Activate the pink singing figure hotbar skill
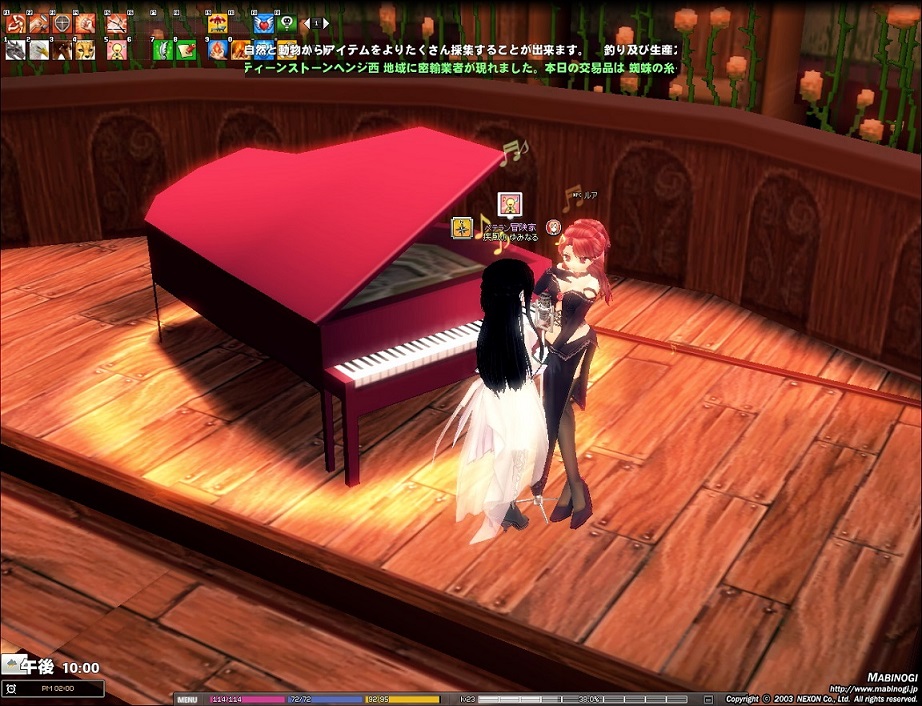922x706 pixels. pyautogui.click(x=116, y=49)
